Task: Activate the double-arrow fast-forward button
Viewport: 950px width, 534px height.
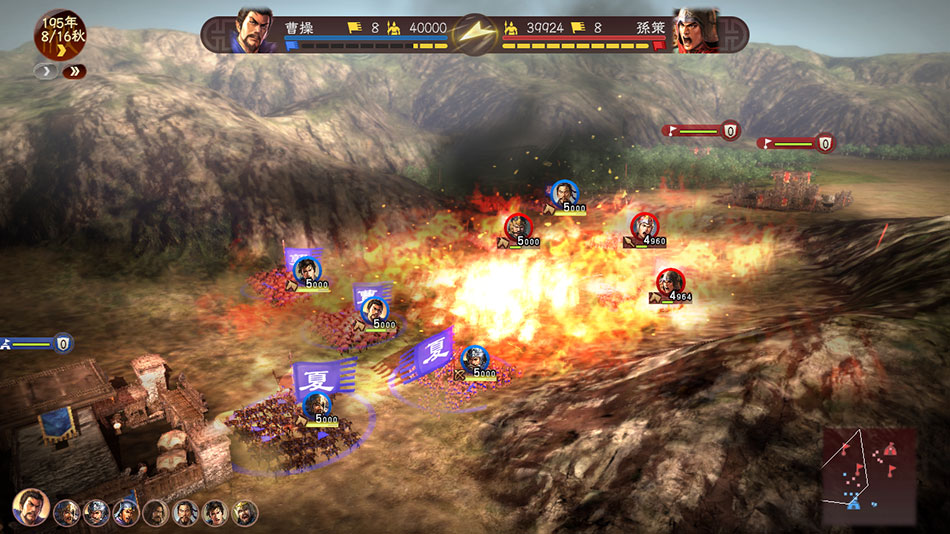Action: 74,71
